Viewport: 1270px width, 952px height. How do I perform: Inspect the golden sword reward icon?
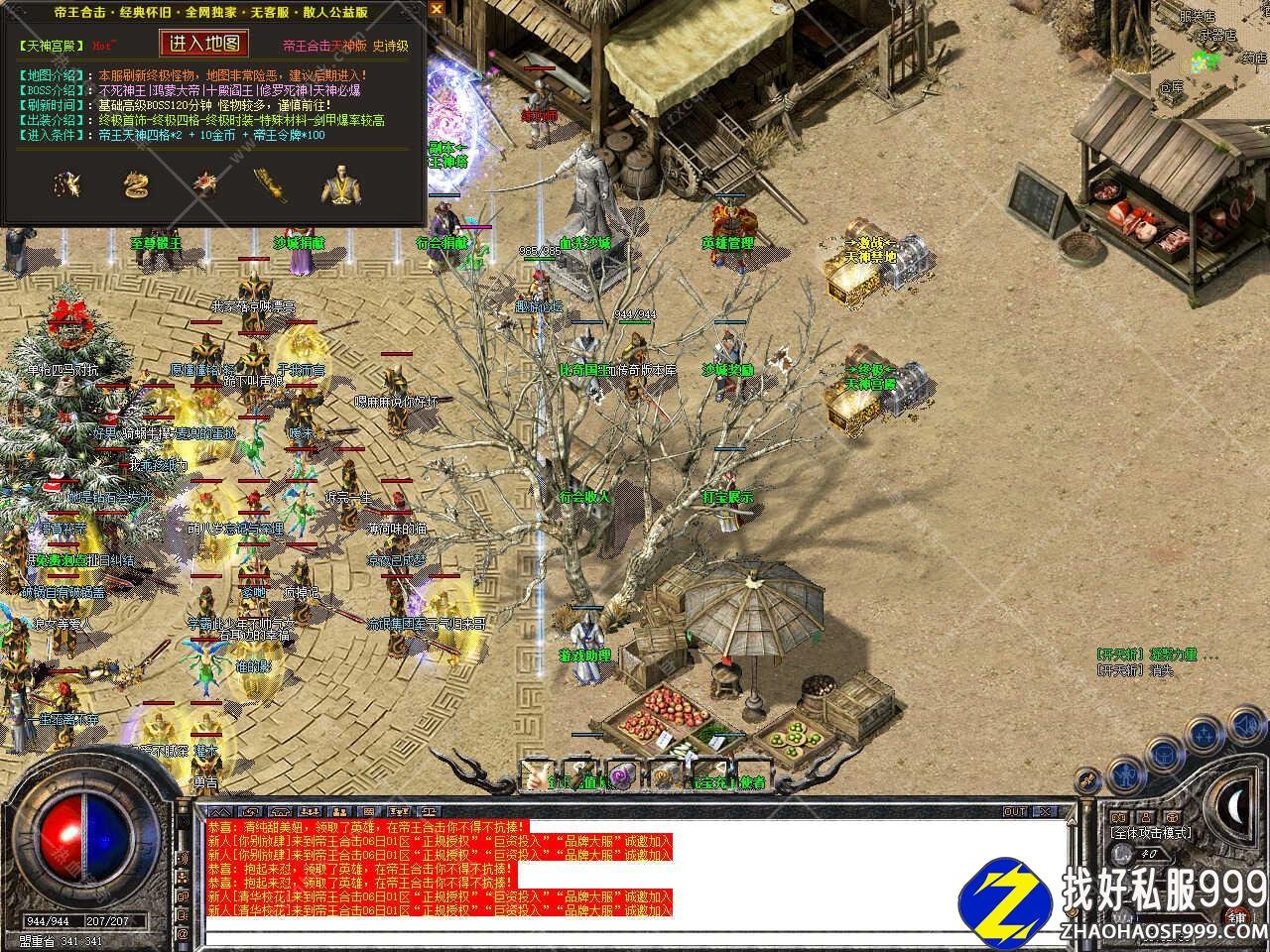[x=266, y=183]
